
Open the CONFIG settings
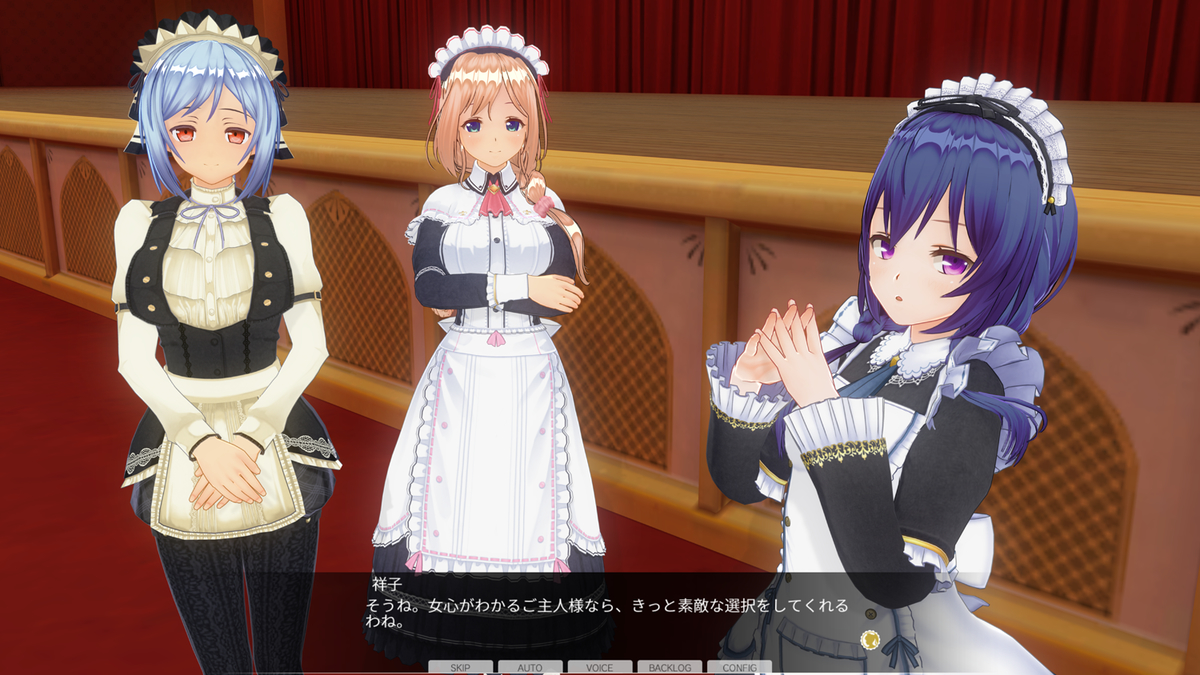(739, 667)
